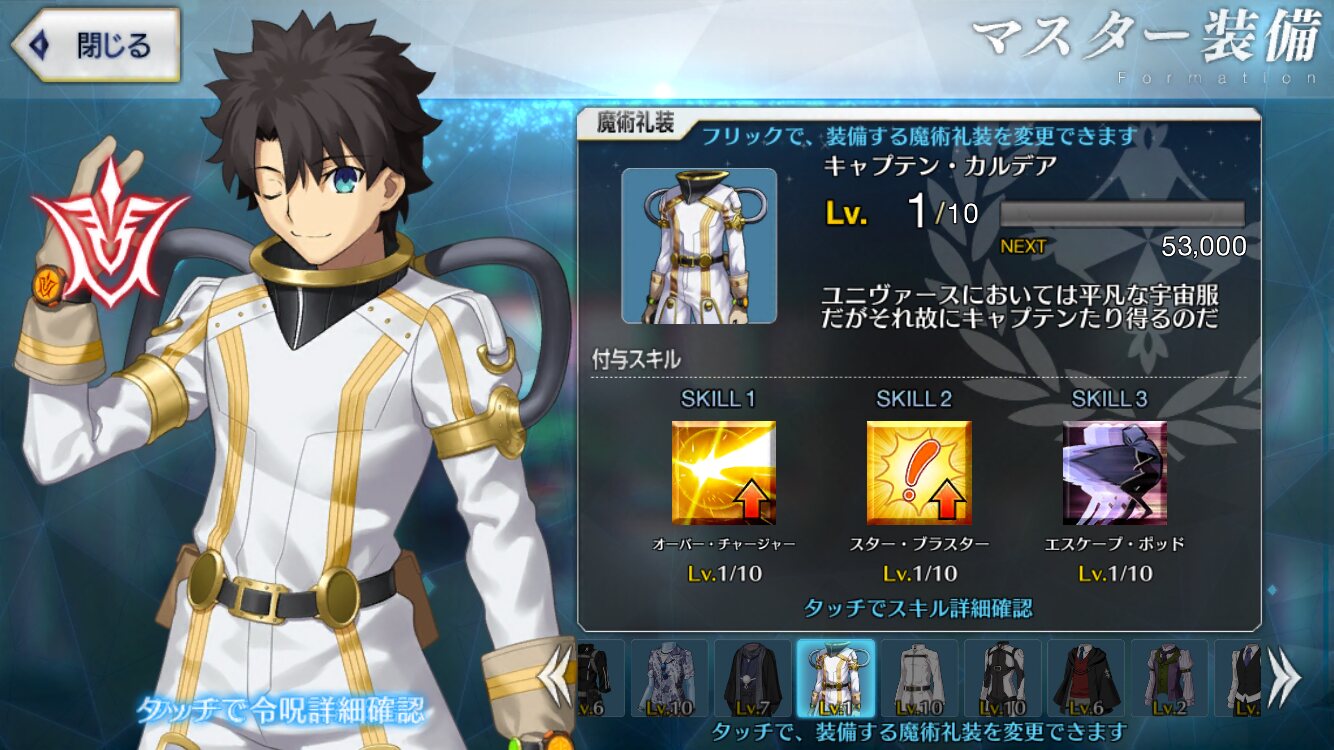1334x750 pixels.
Task: Select the black jacket Lv.6 thumbnail
Action: pos(600,679)
